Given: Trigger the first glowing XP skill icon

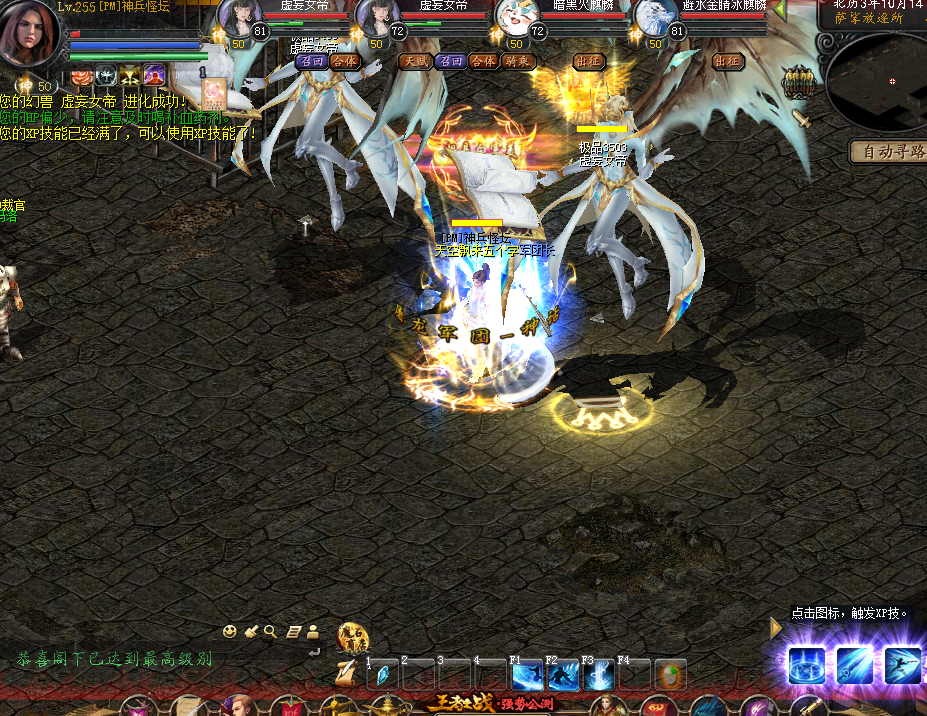Looking at the screenshot, I should [x=806, y=665].
